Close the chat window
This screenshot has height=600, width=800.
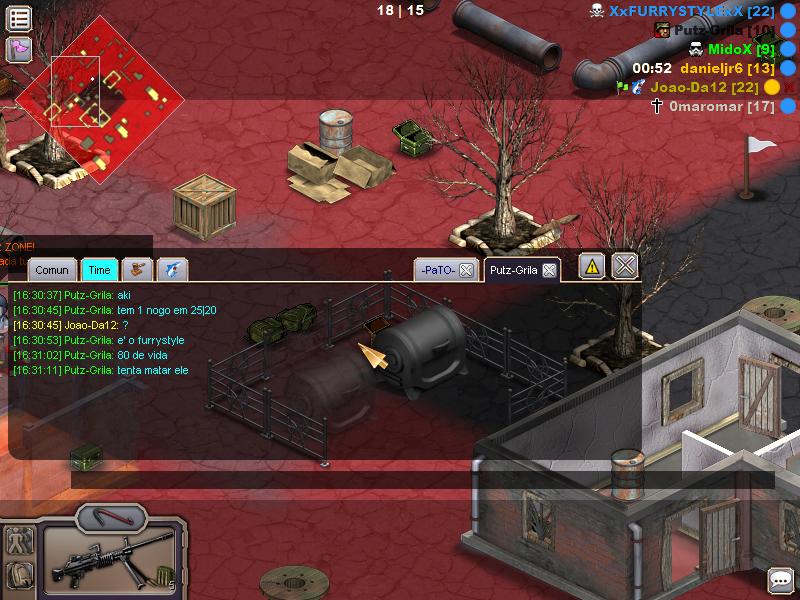point(625,266)
